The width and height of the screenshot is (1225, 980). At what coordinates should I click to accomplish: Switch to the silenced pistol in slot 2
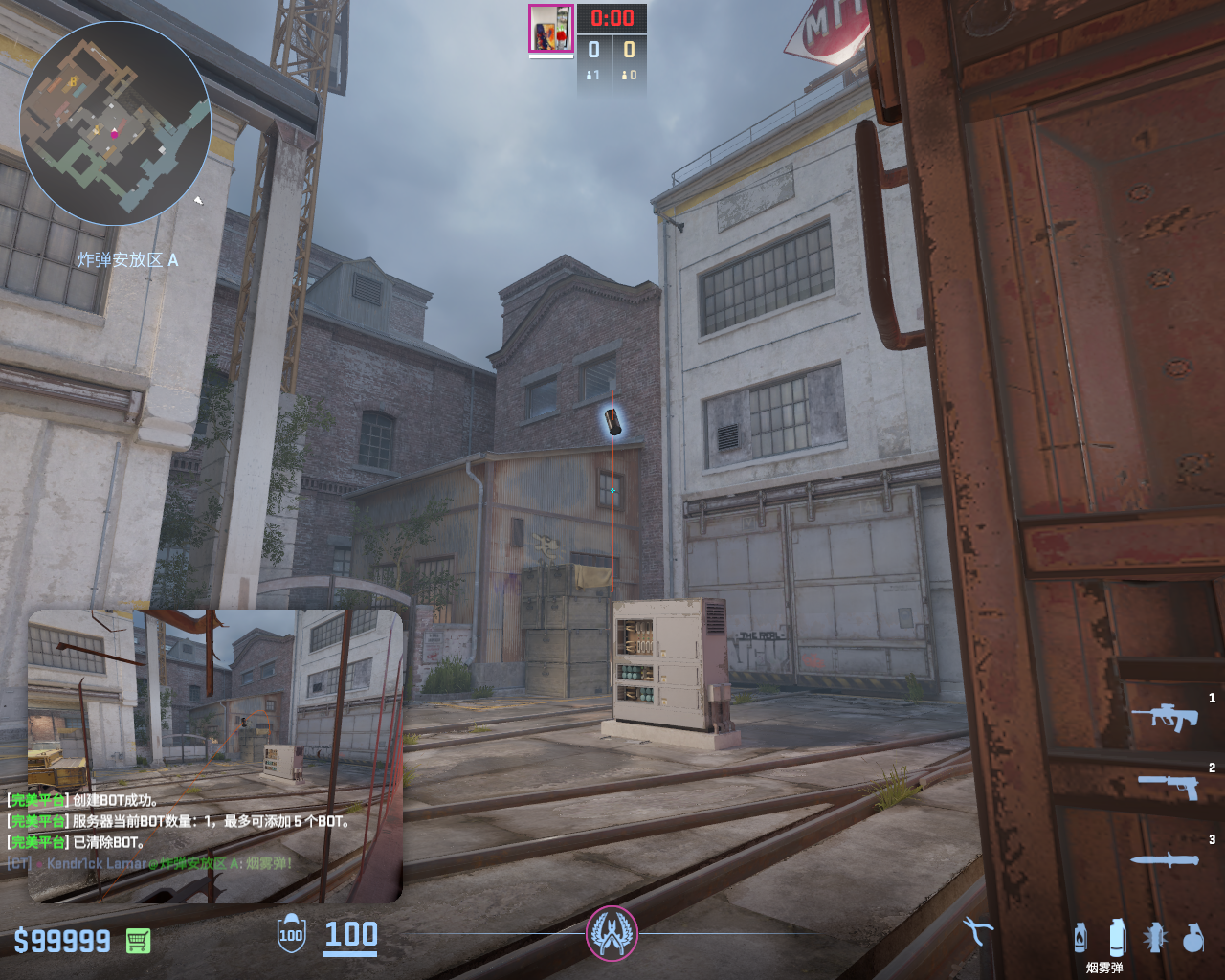point(1168,786)
